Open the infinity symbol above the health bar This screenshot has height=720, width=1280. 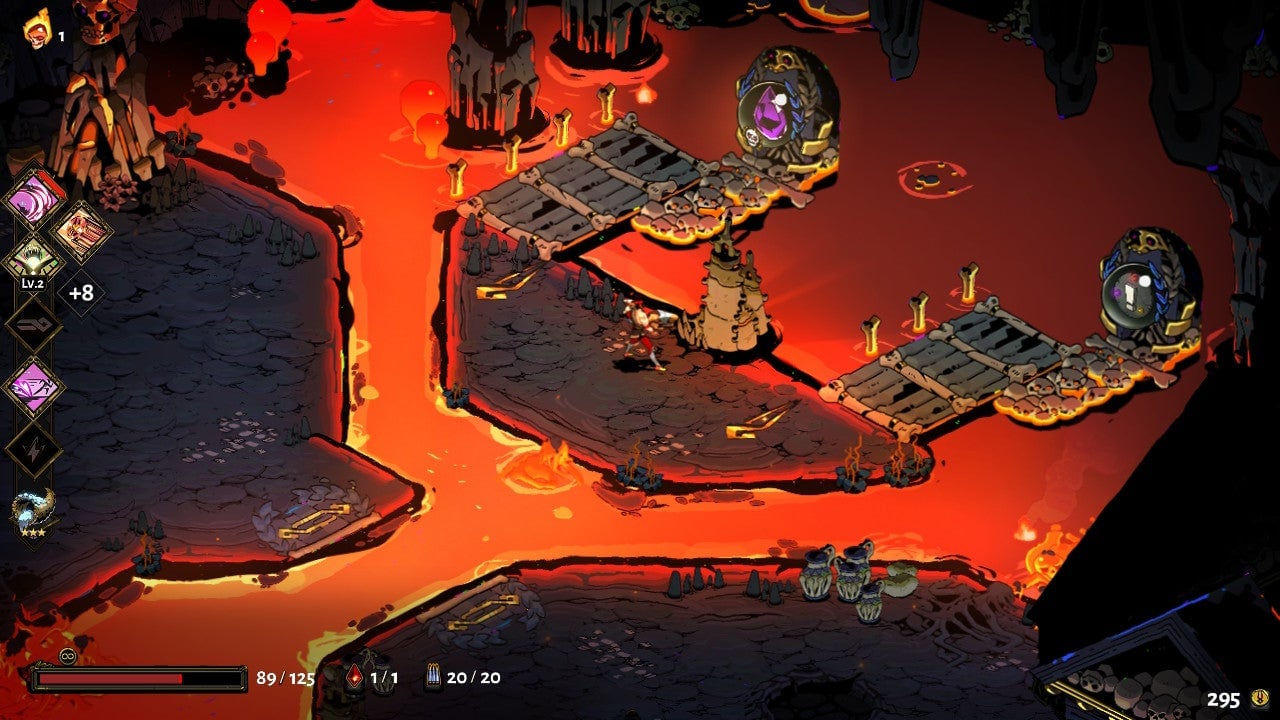tap(66, 655)
